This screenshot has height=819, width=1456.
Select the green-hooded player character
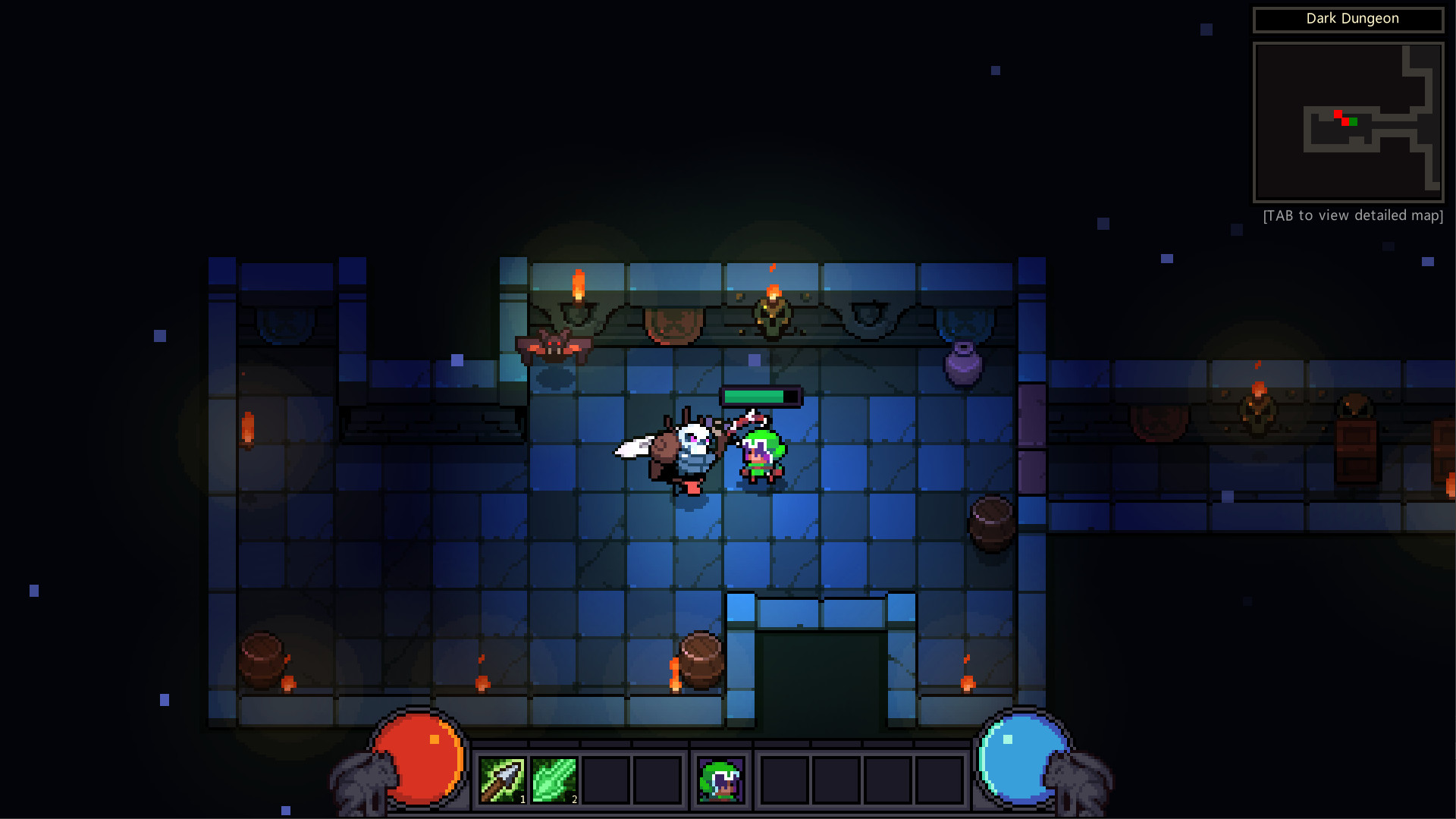pyautogui.click(x=758, y=455)
